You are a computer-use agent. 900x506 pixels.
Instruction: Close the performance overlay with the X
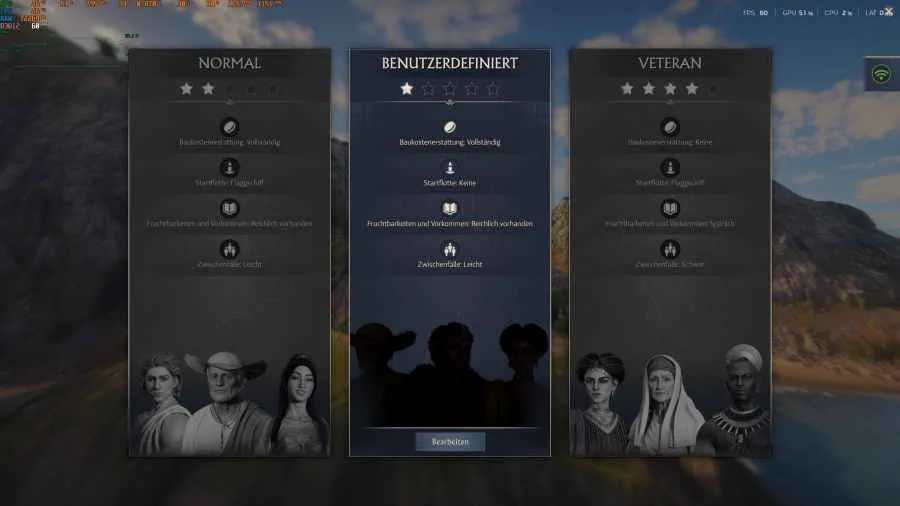pos(888,12)
